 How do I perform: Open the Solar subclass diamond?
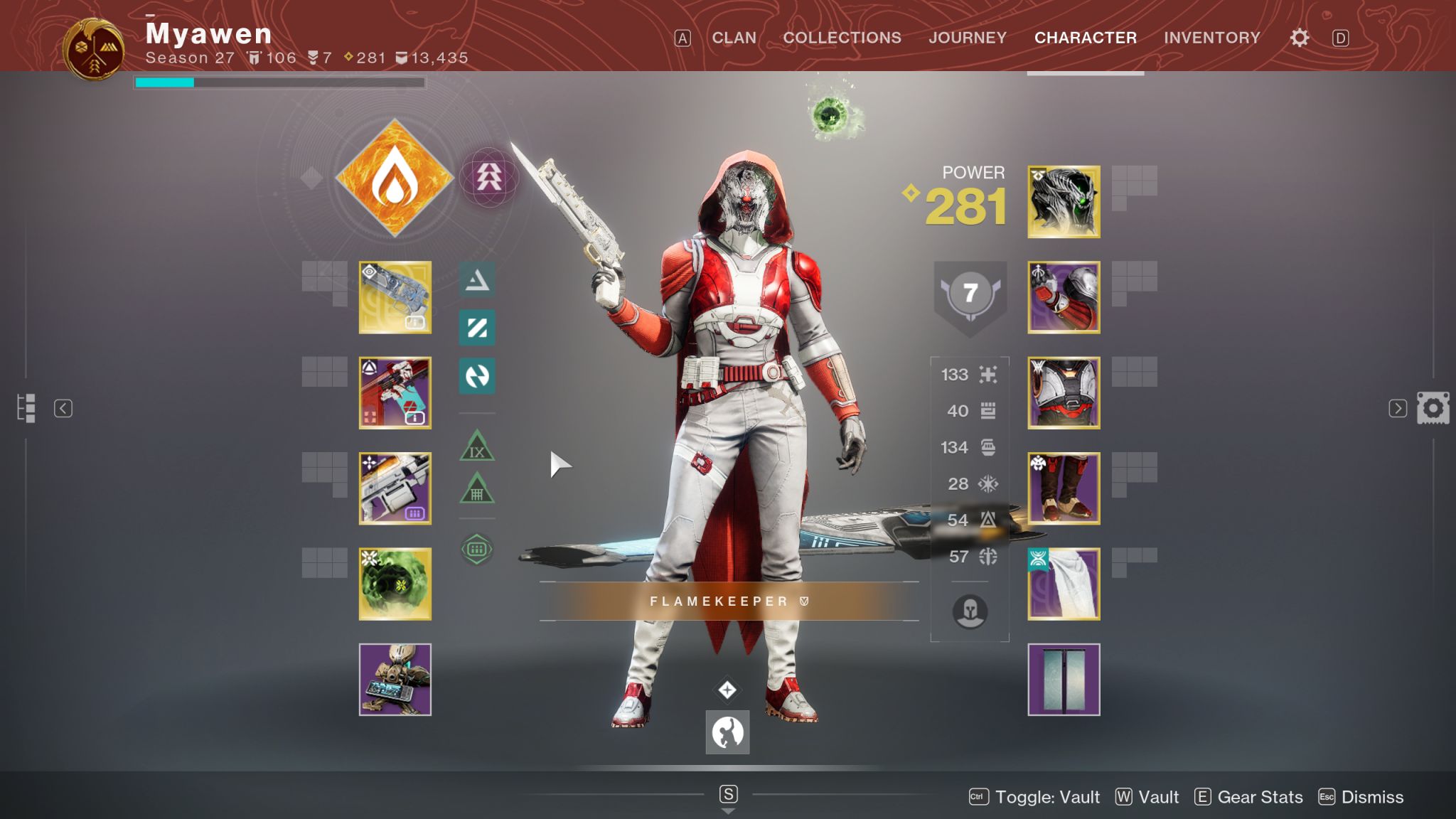point(395,178)
